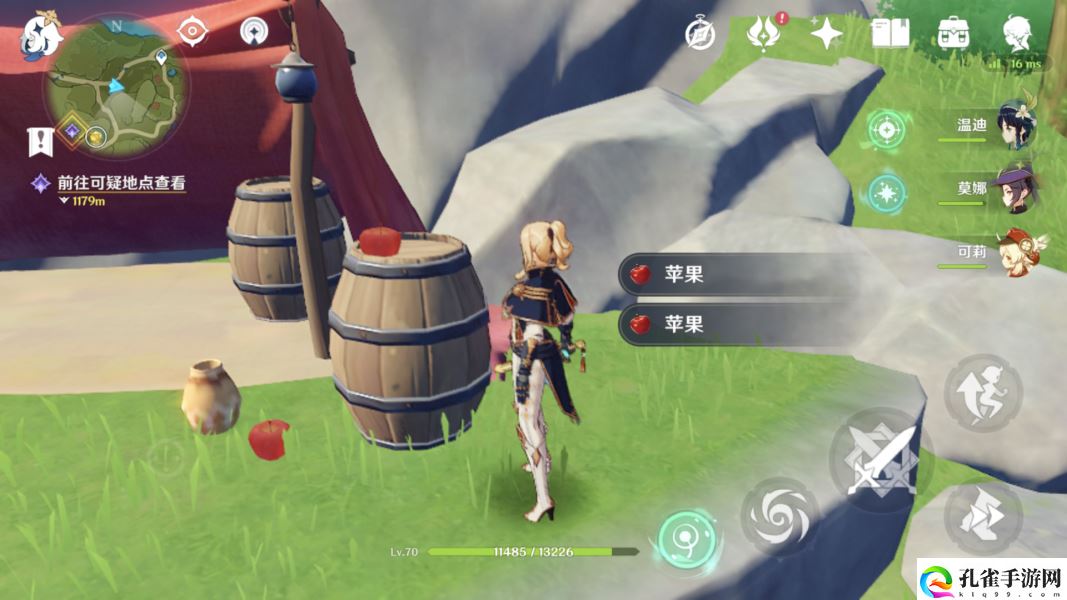Open the map from the minimap
This screenshot has width=1067, height=600.
(x=116, y=88)
